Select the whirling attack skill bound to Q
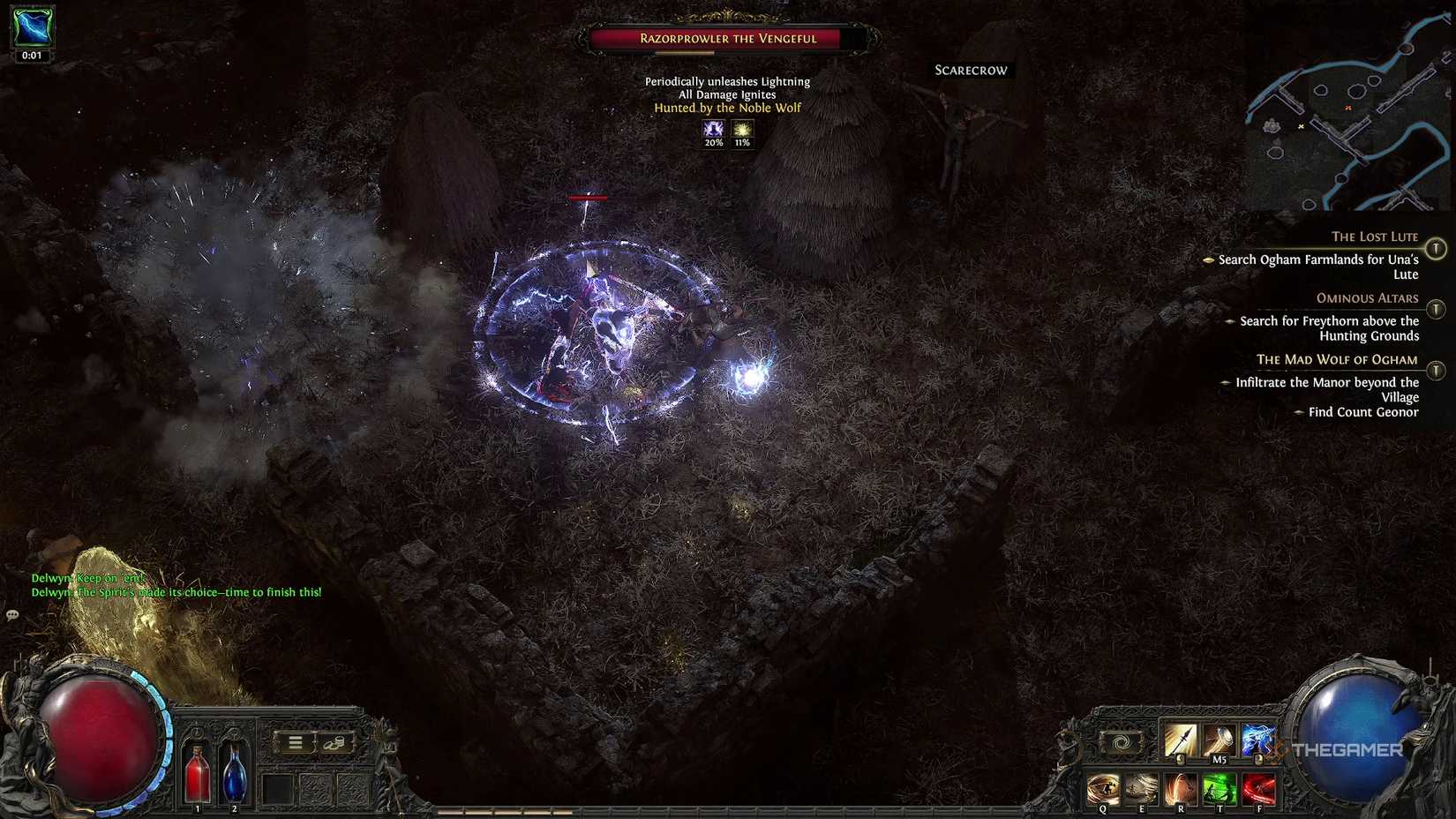 pos(1103,787)
